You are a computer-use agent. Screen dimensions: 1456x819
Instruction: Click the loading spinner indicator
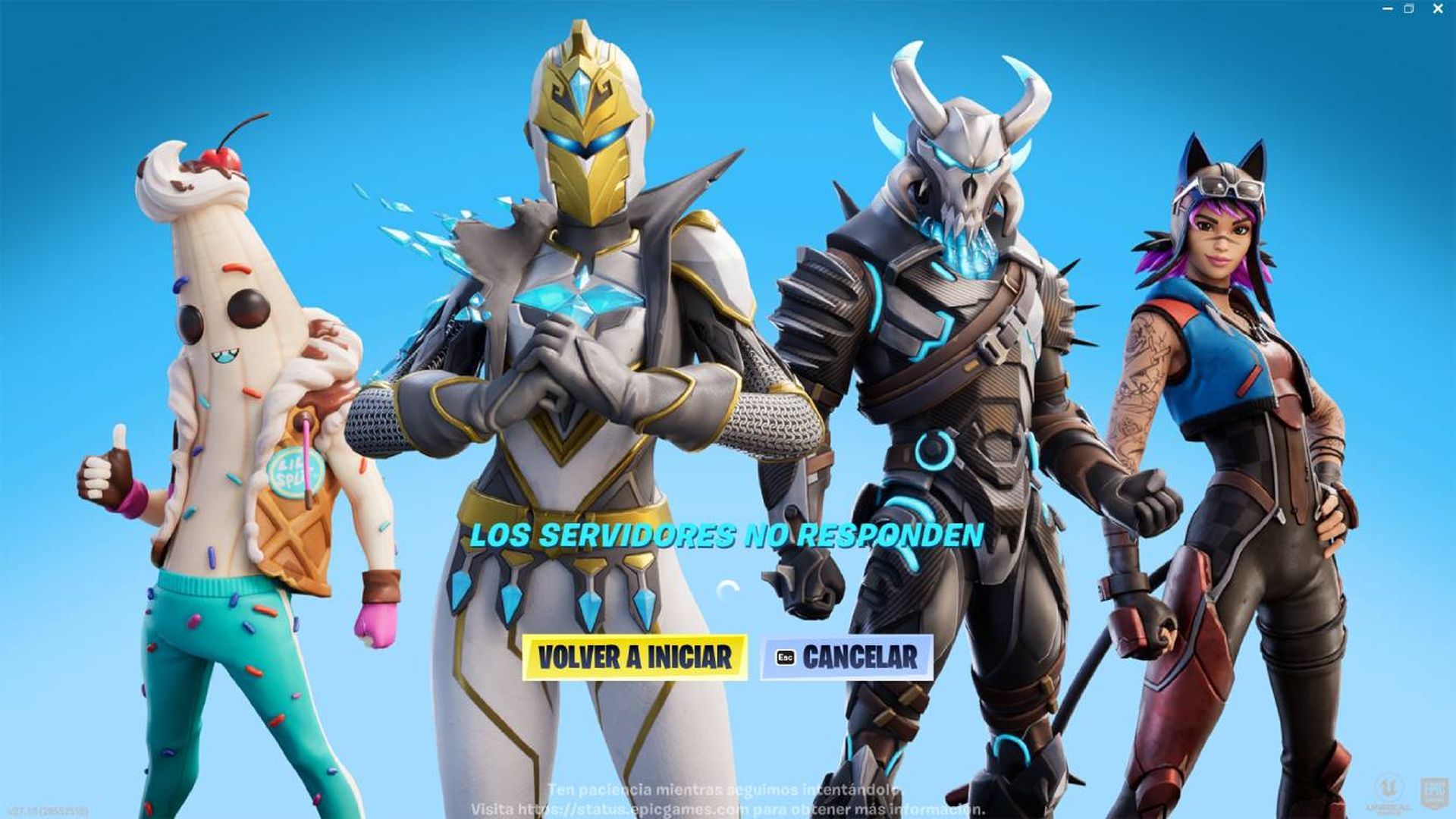(x=727, y=585)
